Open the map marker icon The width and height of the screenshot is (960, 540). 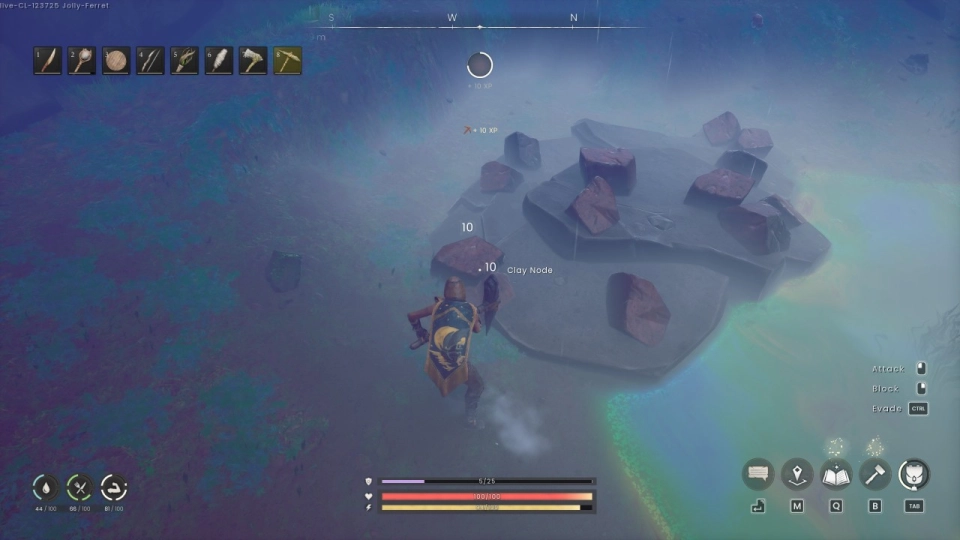pyautogui.click(x=797, y=474)
